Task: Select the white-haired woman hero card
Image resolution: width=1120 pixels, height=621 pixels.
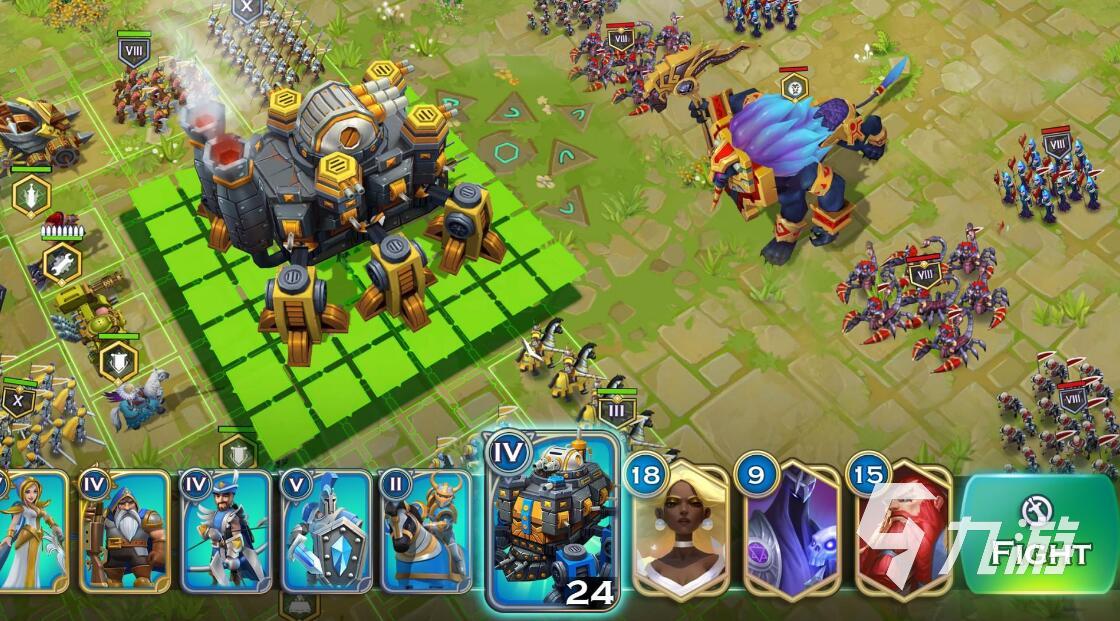Action: 679,528
